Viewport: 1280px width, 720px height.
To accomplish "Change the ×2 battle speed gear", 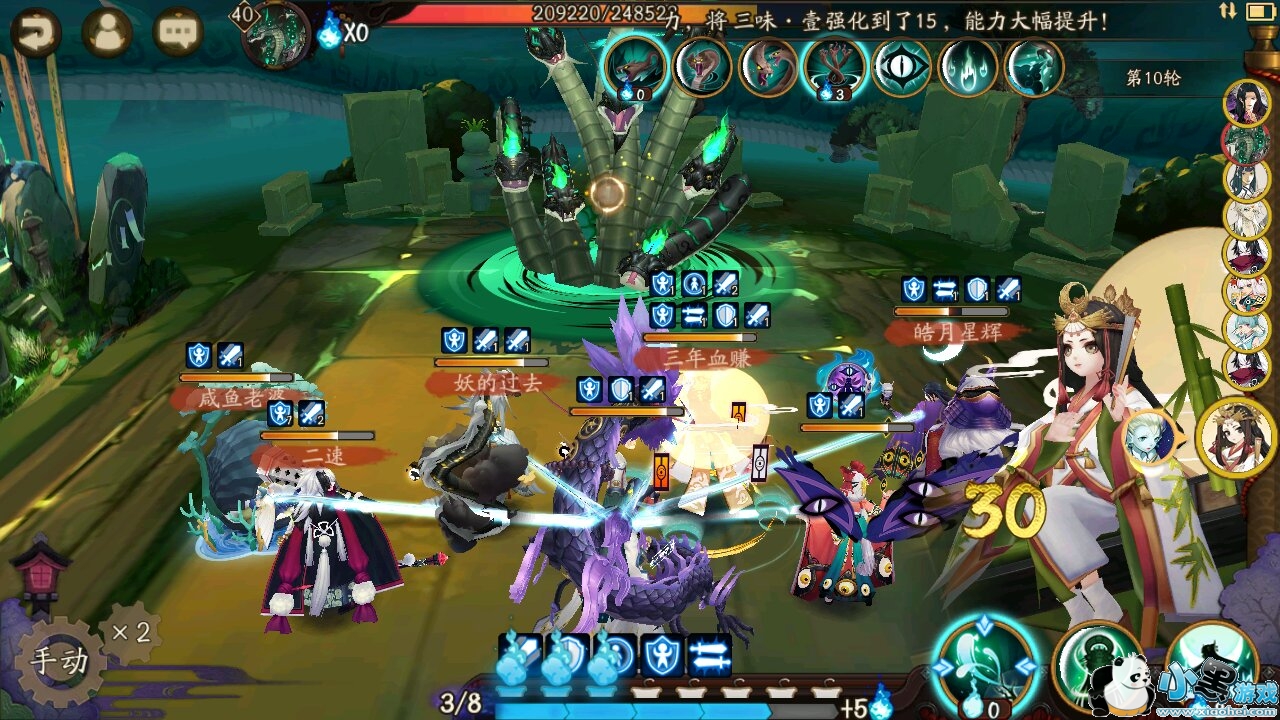I will pyautogui.click(x=131, y=632).
